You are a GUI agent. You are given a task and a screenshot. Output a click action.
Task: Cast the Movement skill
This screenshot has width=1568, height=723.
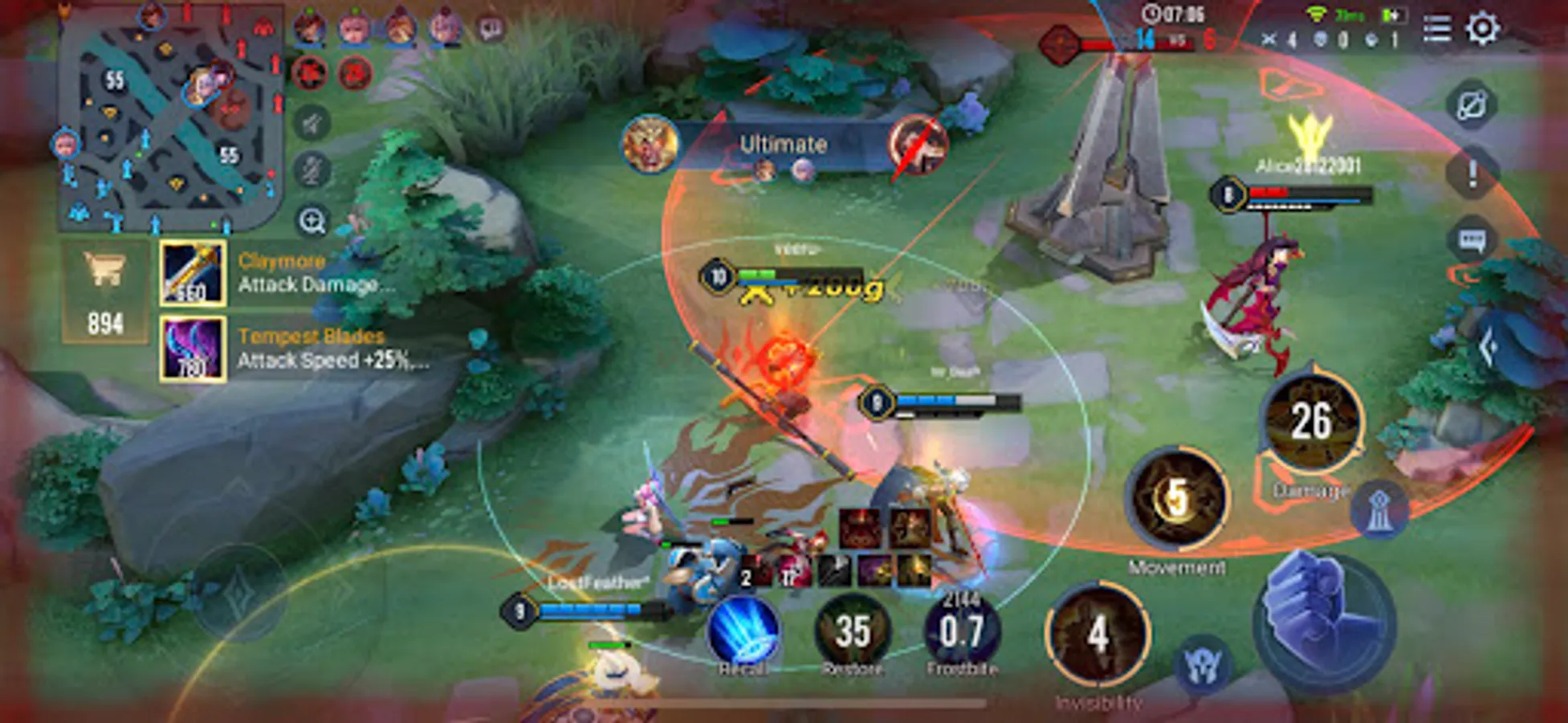1175,498
